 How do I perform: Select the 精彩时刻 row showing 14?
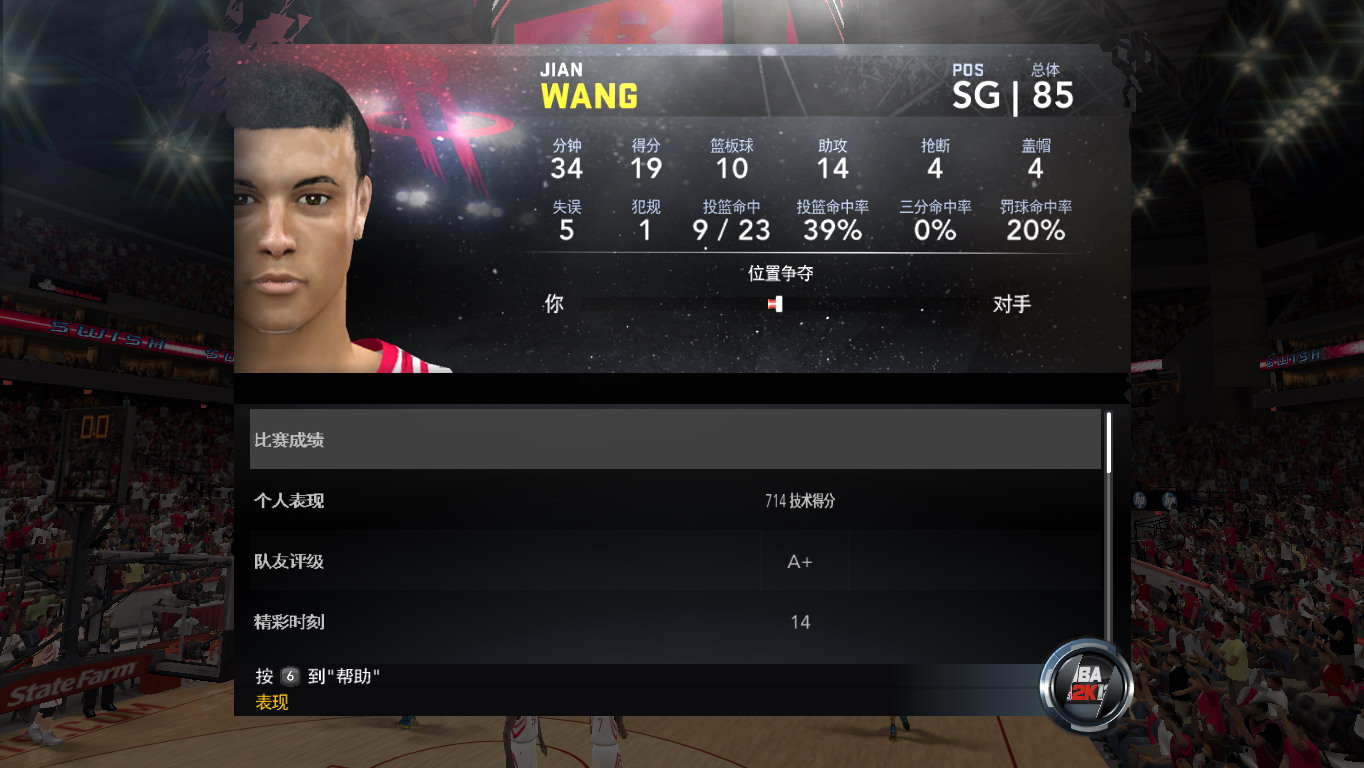click(x=675, y=622)
